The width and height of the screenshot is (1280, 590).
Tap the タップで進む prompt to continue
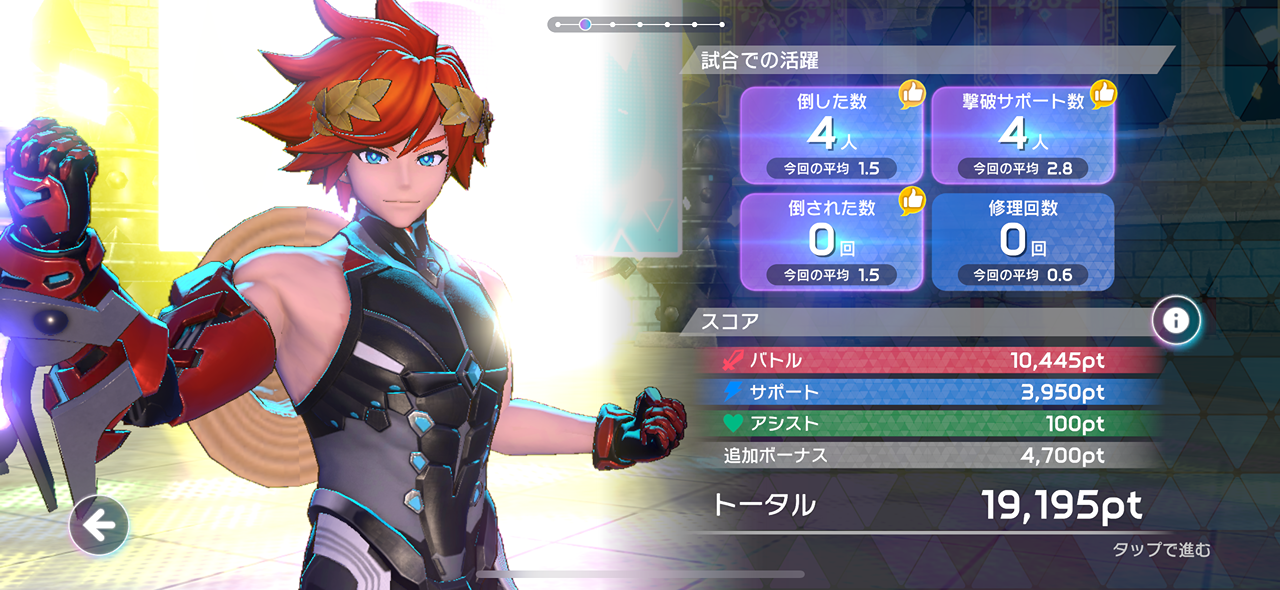pyautogui.click(x=1161, y=550)
